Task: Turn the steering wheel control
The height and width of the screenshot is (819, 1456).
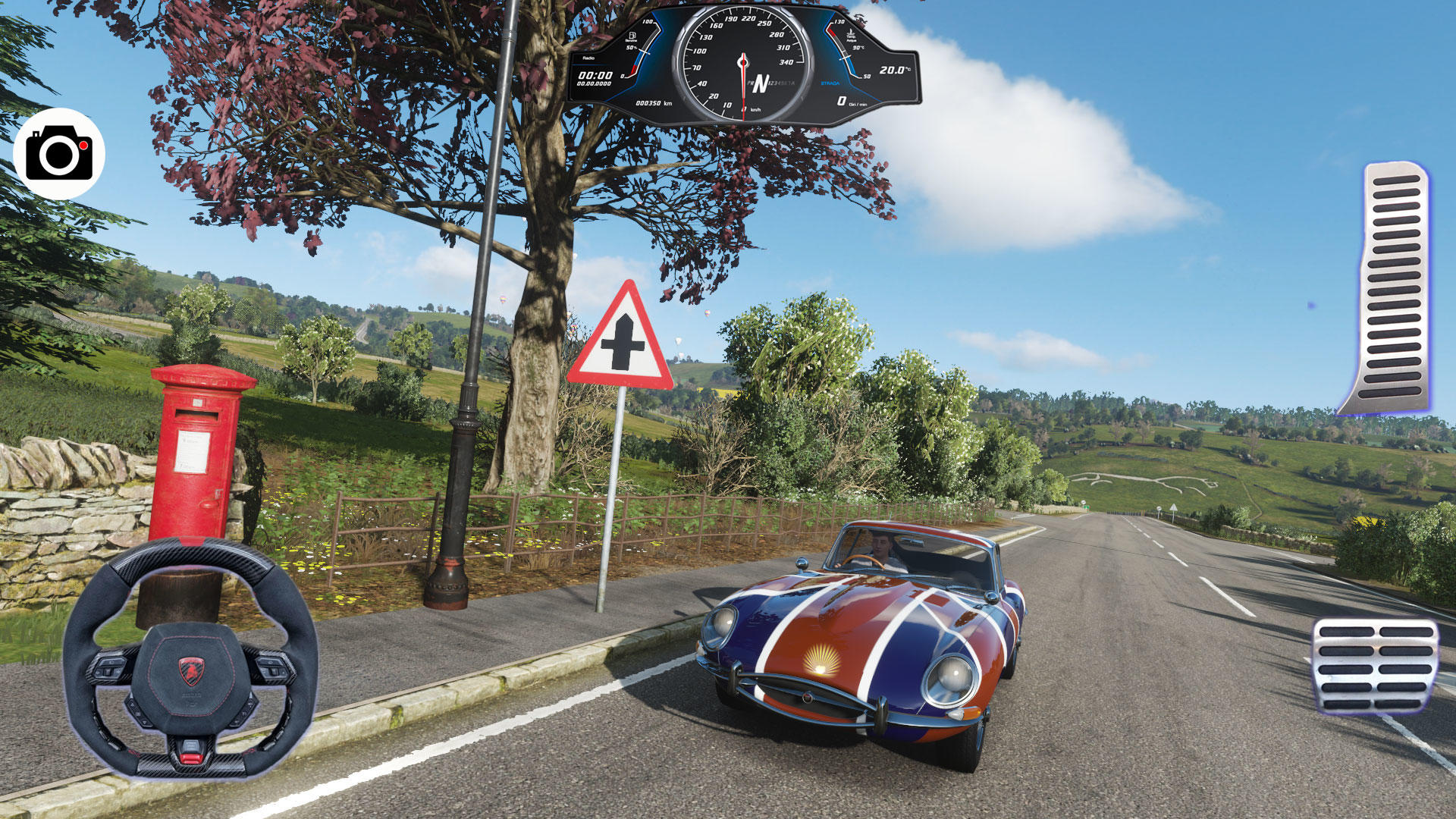Action: 190,660
